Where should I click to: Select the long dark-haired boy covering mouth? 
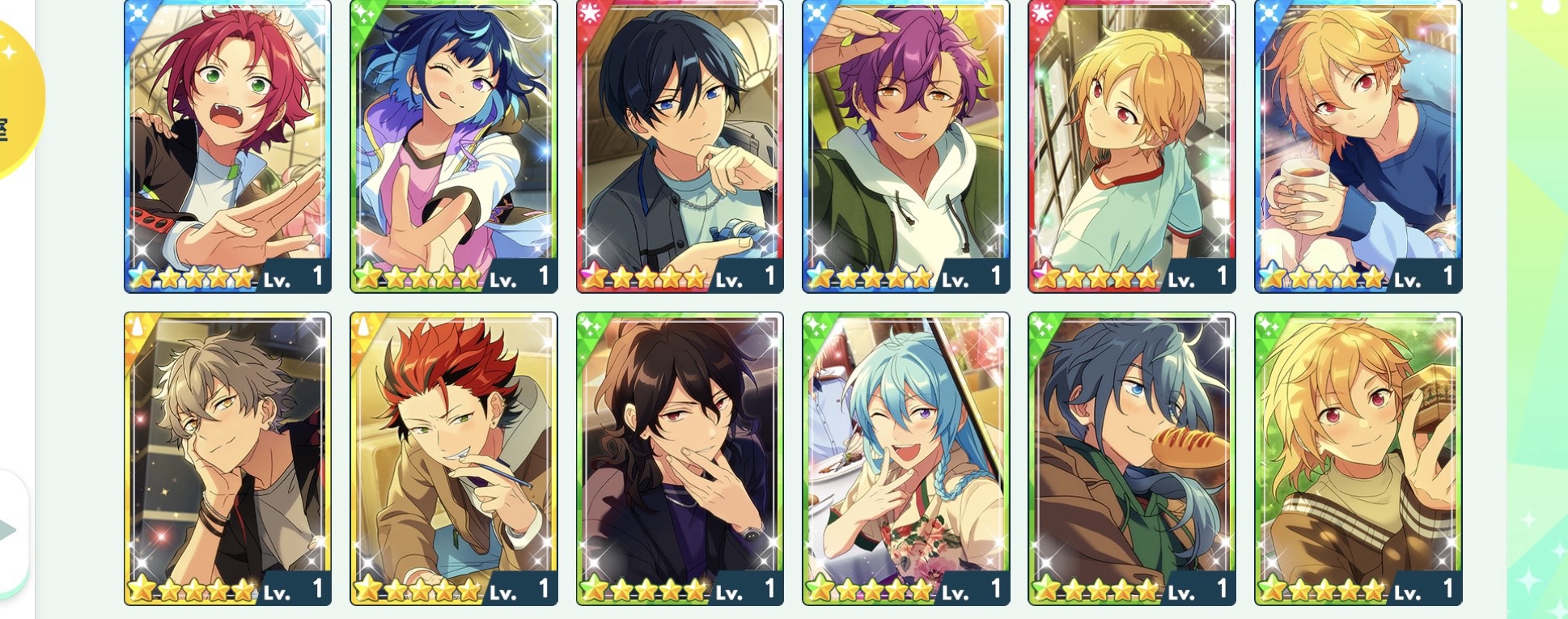point(680,458)
